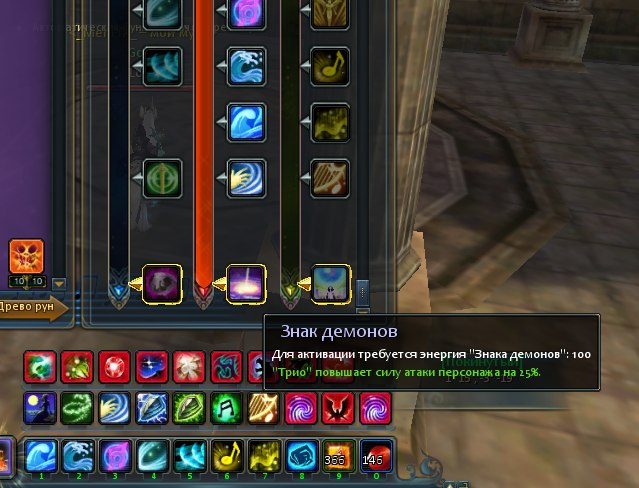Select the golden harp skill tree node
The image size is (639, 488).
tap(330, 177)
